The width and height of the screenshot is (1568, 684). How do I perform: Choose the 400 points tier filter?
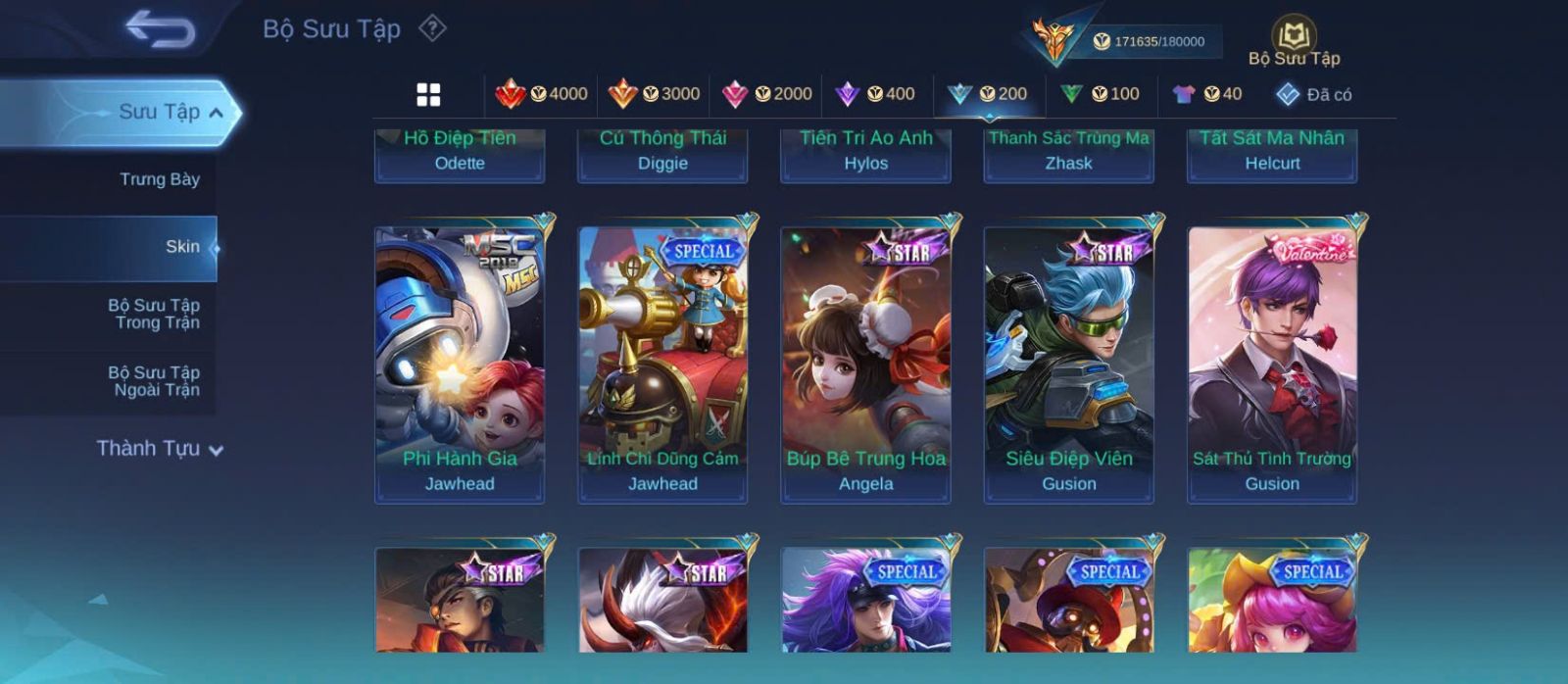[875, 94]
